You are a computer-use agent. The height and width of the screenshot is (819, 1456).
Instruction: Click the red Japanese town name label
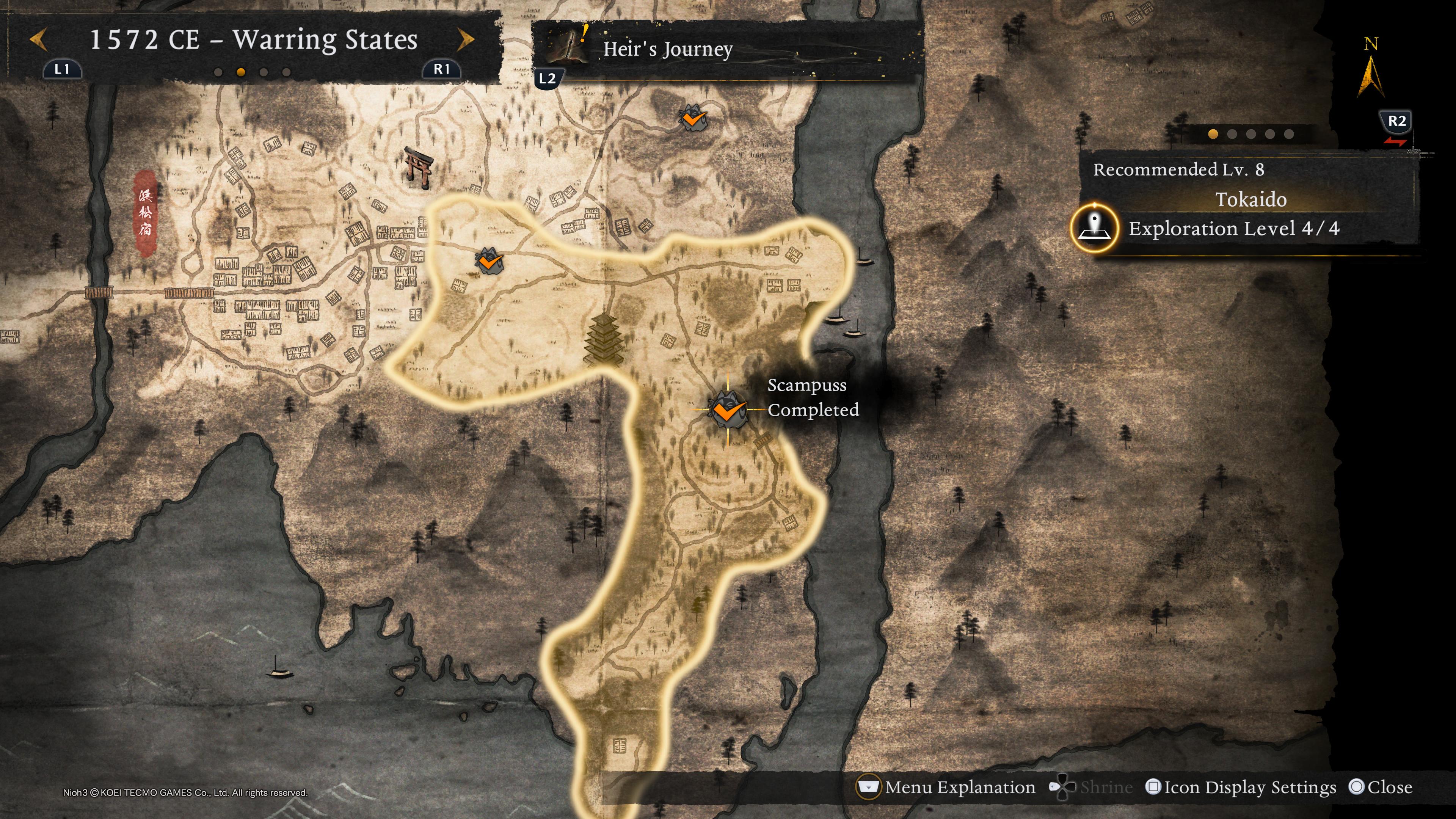[145, 212]
